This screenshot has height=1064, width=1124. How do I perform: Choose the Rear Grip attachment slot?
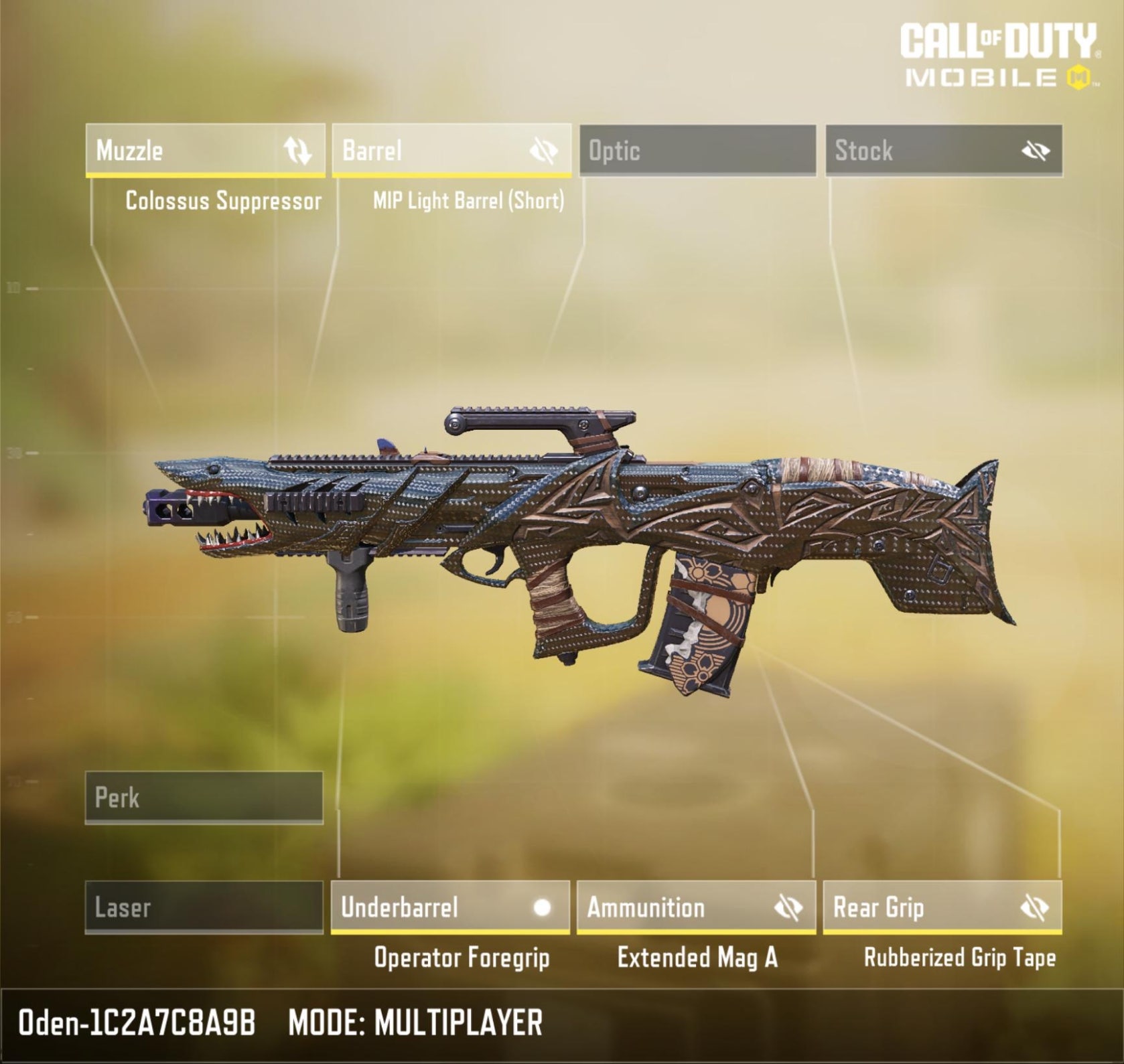coord(918,907)
